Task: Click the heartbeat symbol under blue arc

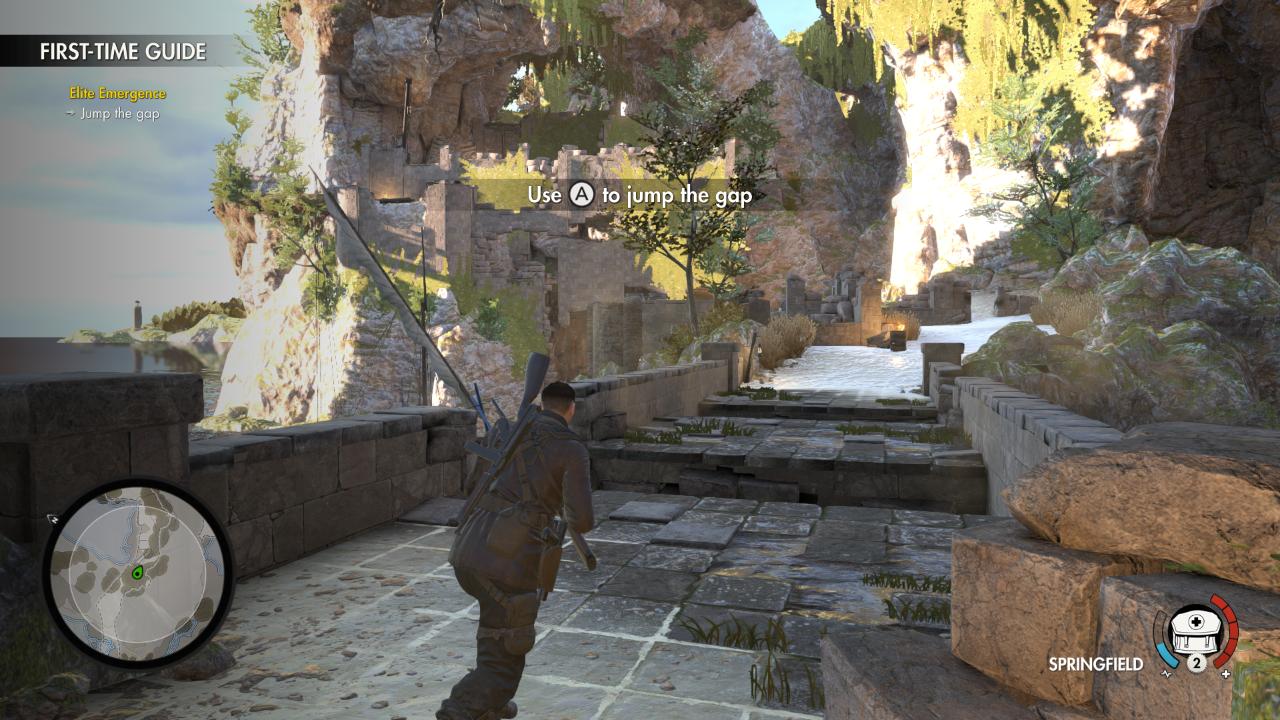Action: [x=1166, y=674]
